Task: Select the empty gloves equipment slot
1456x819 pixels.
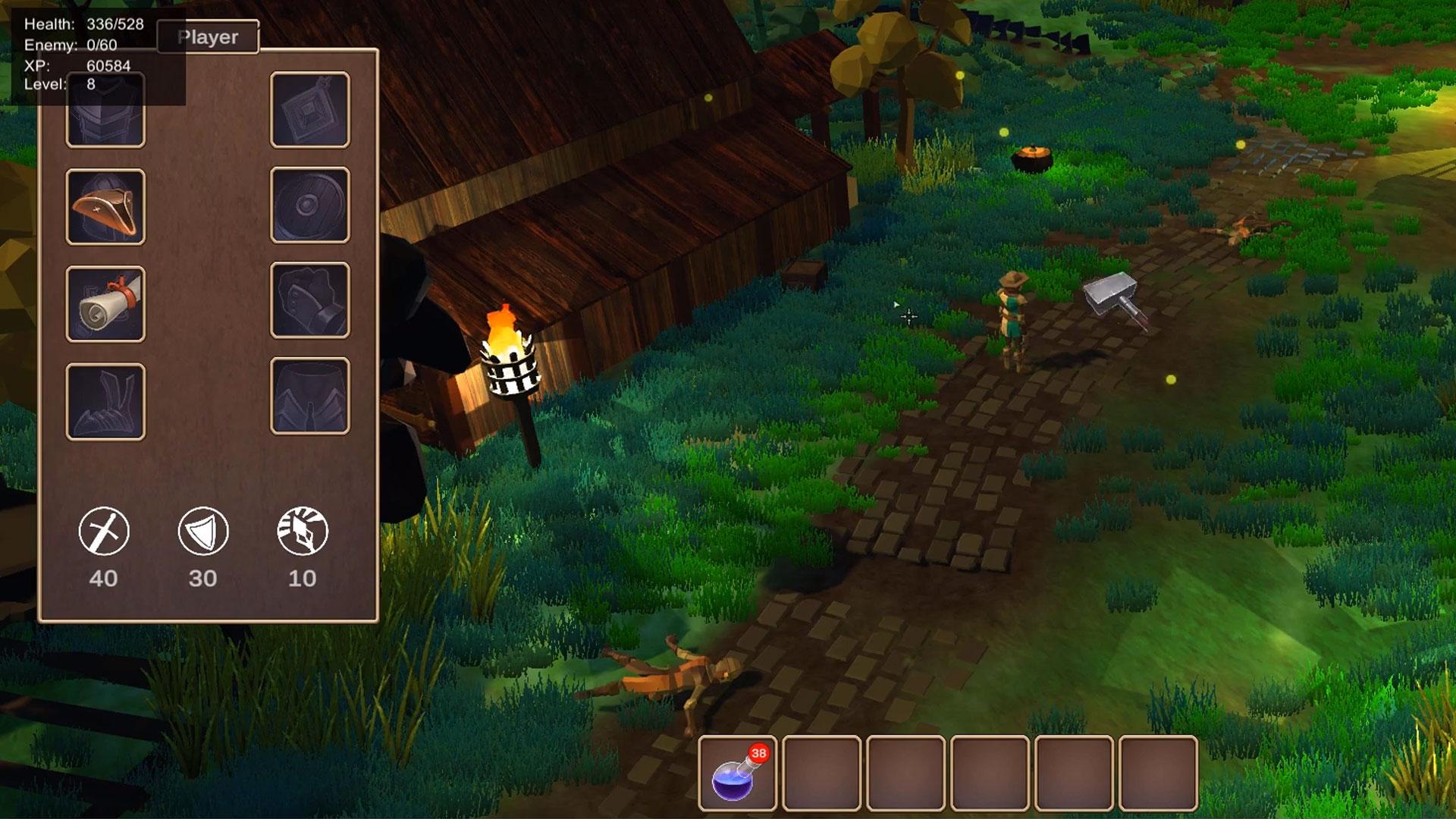Action: tap(309, 300)
